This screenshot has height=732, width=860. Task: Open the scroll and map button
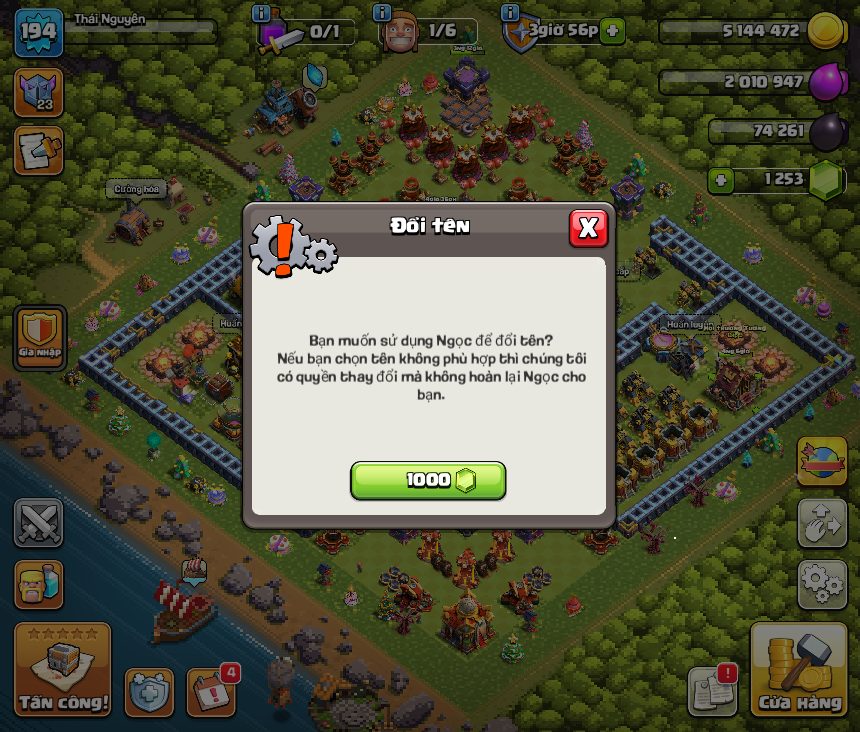coord(39,150)
